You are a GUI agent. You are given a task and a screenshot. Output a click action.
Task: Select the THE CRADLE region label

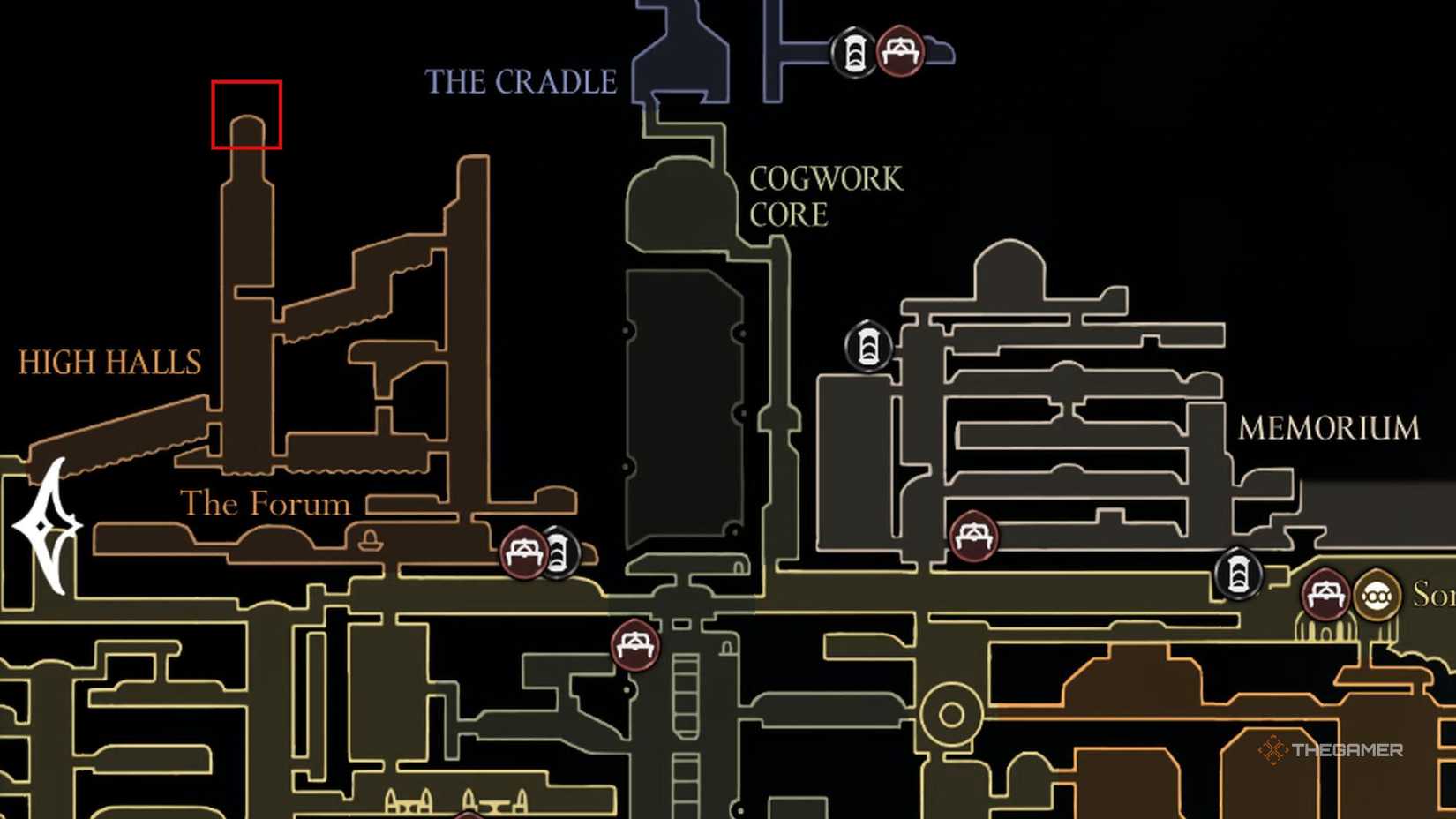[x=519, y=82]
